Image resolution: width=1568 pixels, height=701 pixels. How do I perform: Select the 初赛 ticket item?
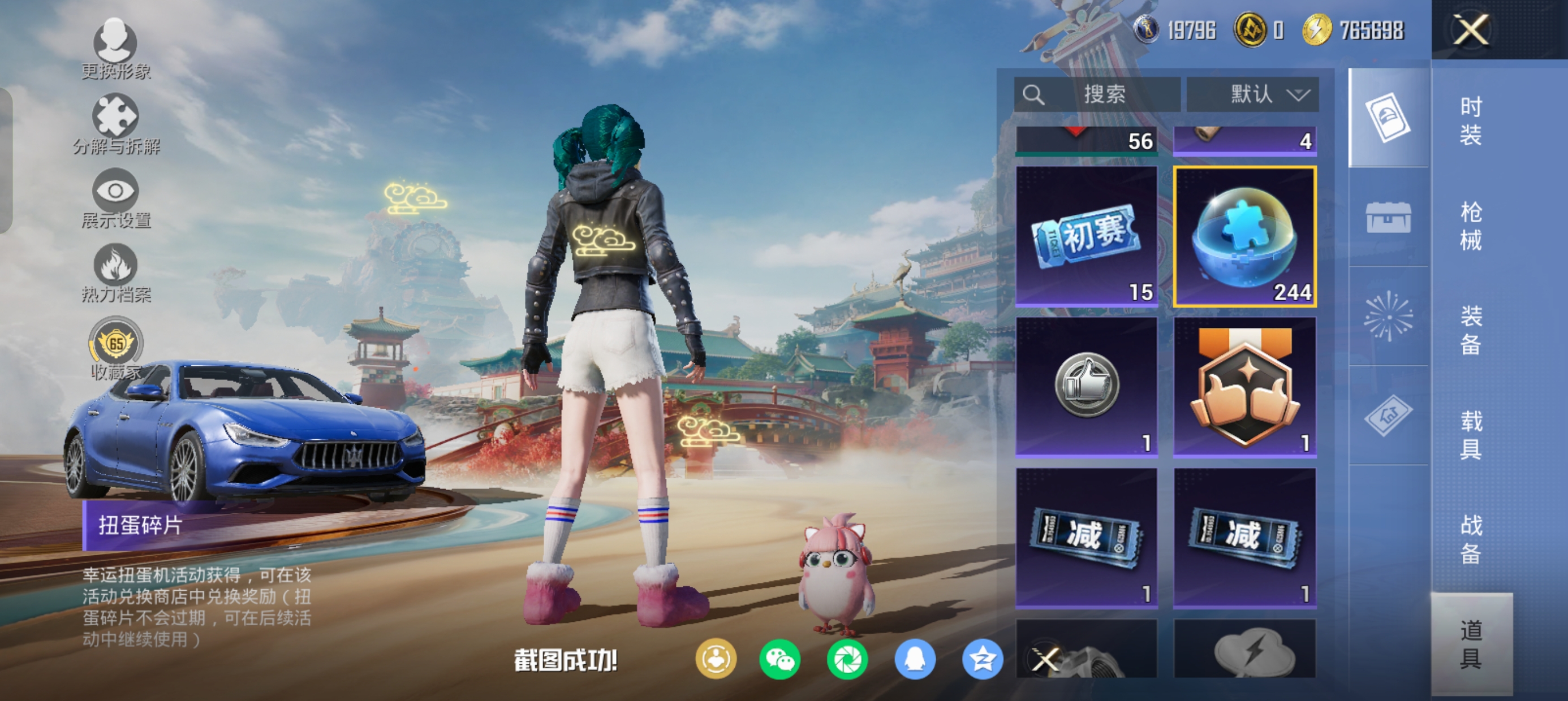coord(1087,236)
